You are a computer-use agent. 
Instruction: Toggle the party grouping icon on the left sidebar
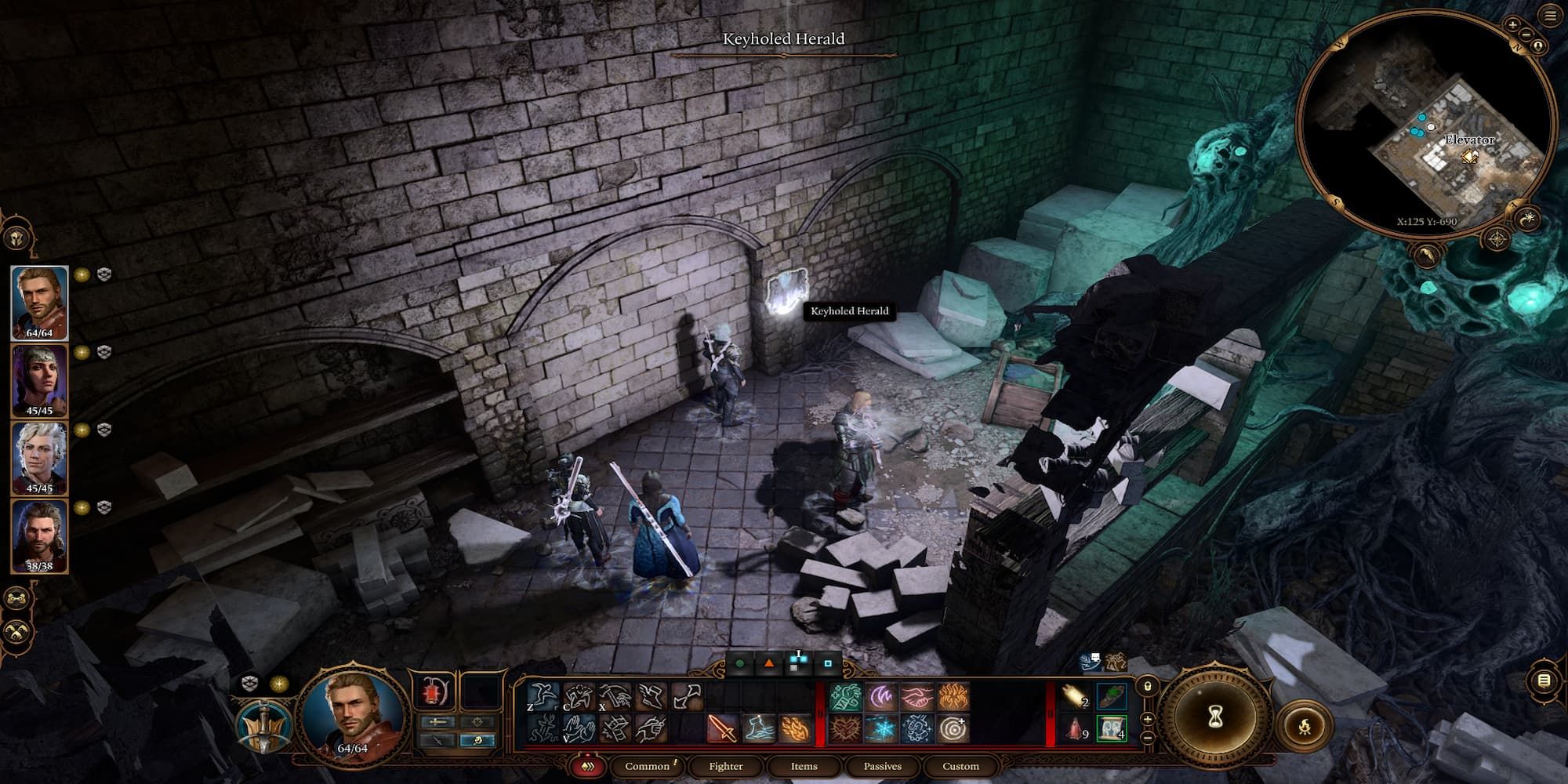[x=17, y=598]
